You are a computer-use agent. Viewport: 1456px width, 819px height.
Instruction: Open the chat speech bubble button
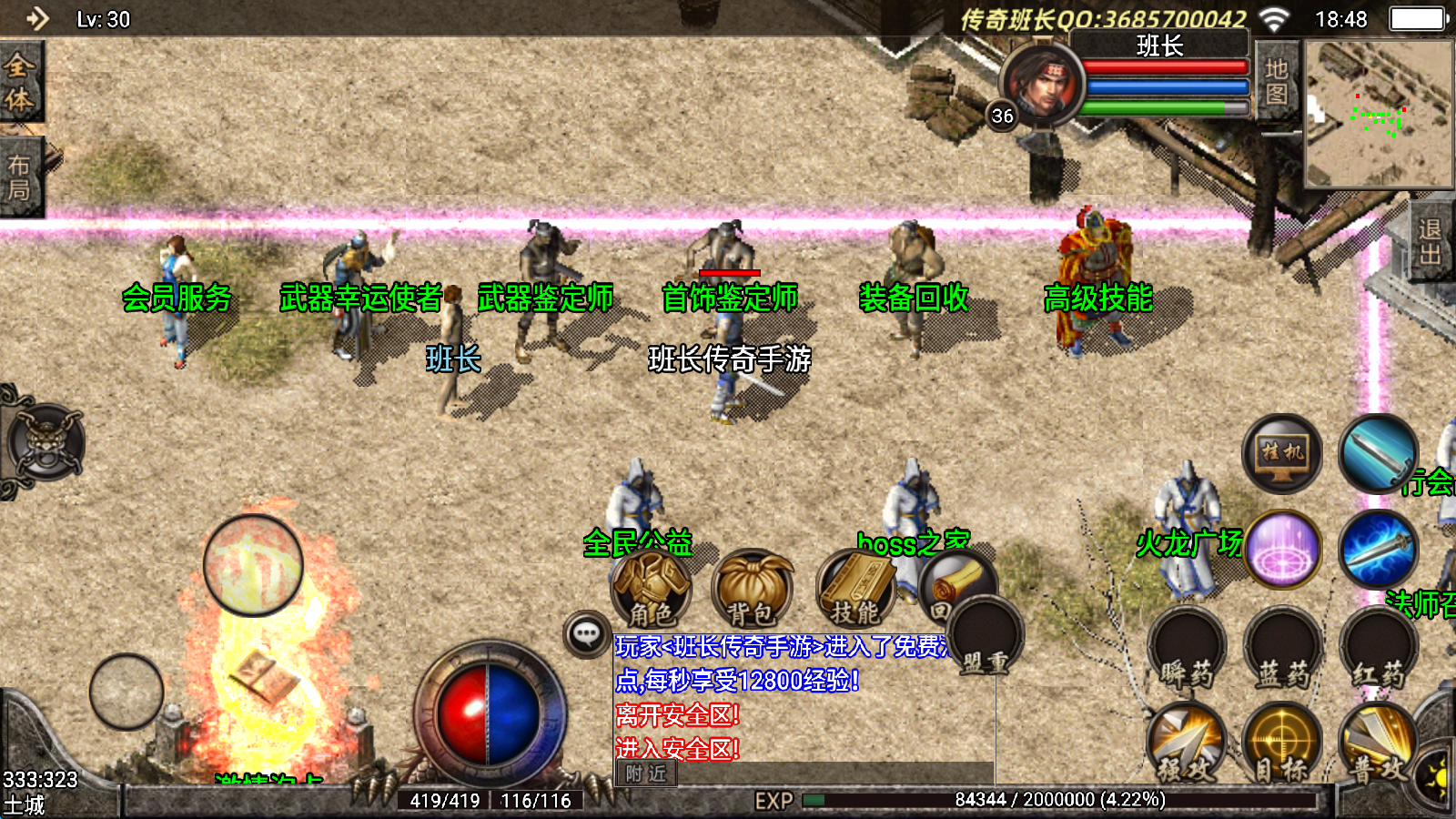point(587,633)
